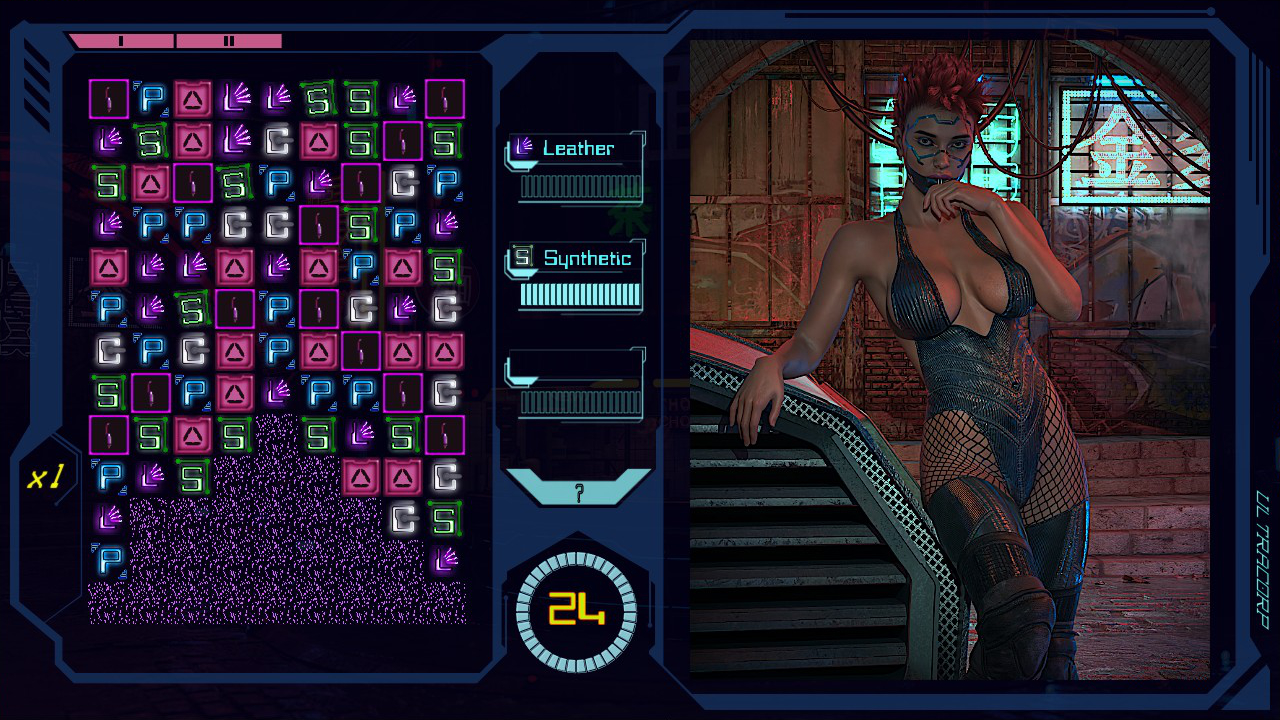1280x720 pixels.
Task: Open the question mark help button
Action: [578, 491]
